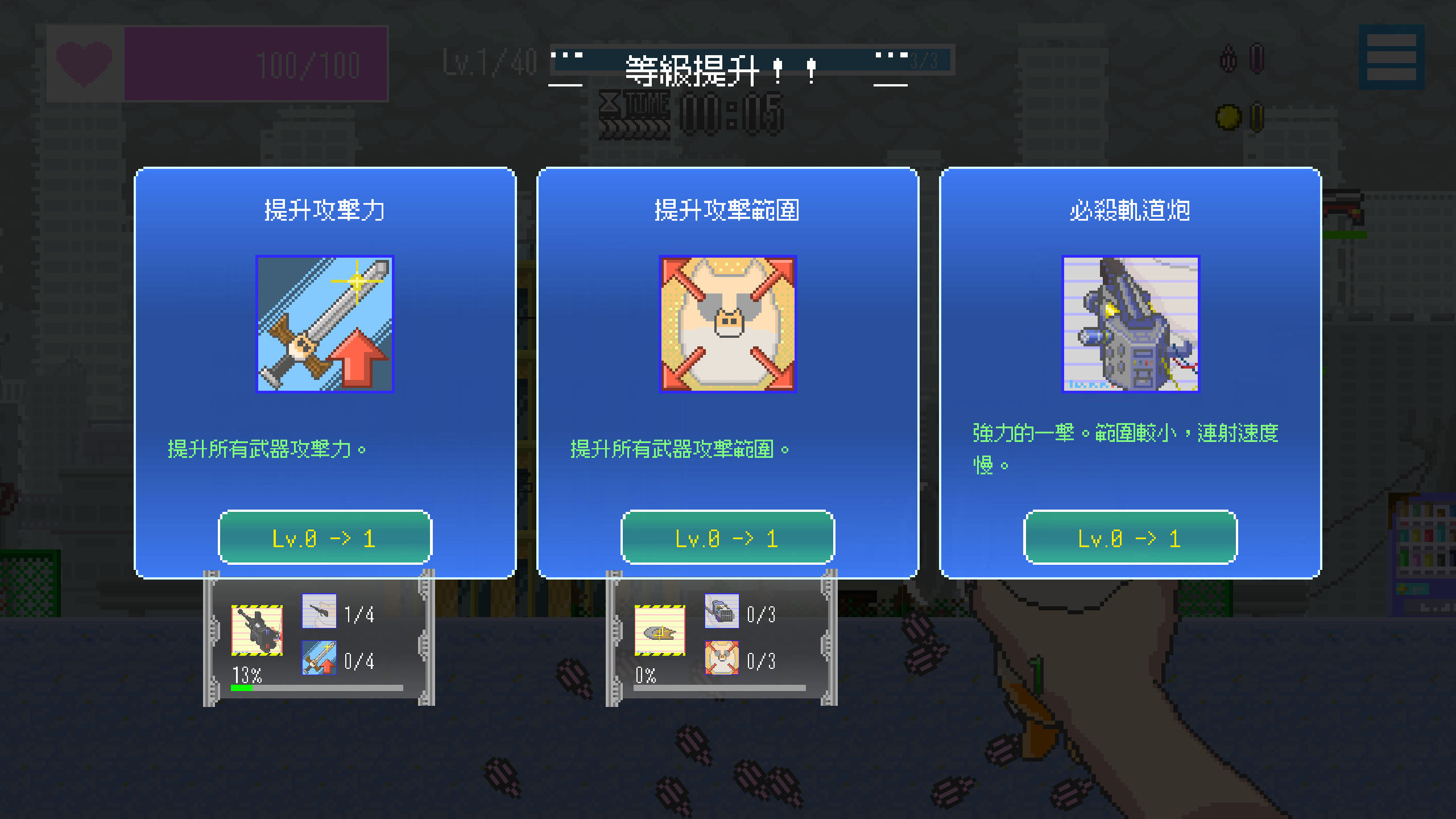Click the heart health icon

tap(84, 64)
